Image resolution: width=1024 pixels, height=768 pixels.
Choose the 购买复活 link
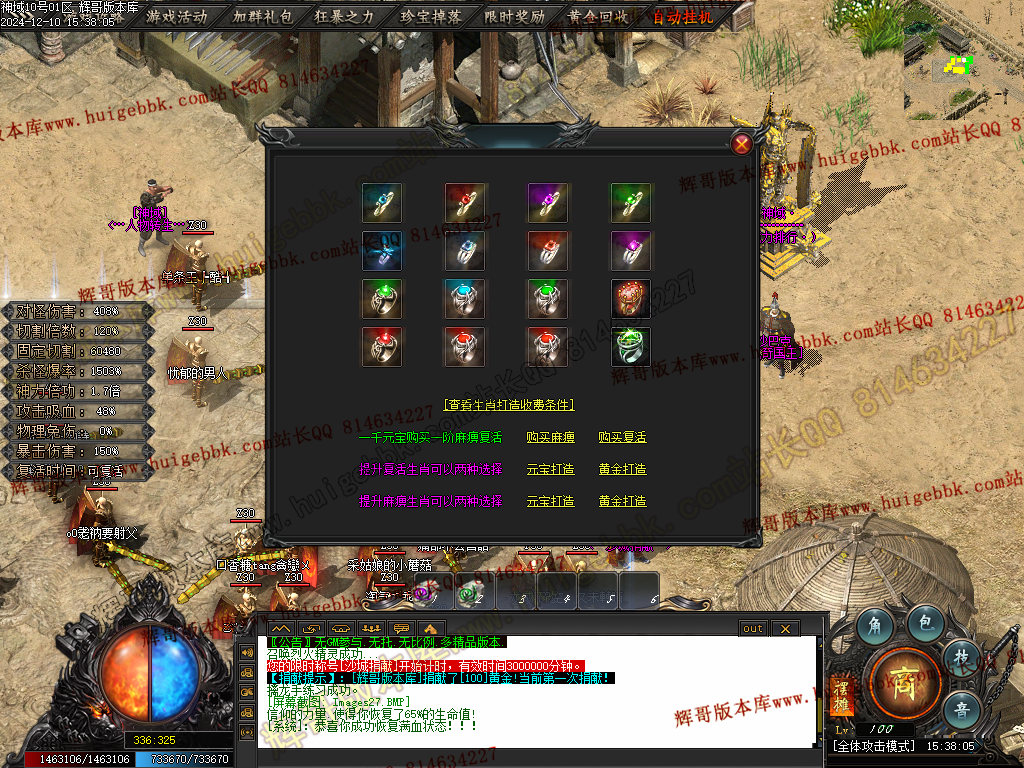pos(622,437)
